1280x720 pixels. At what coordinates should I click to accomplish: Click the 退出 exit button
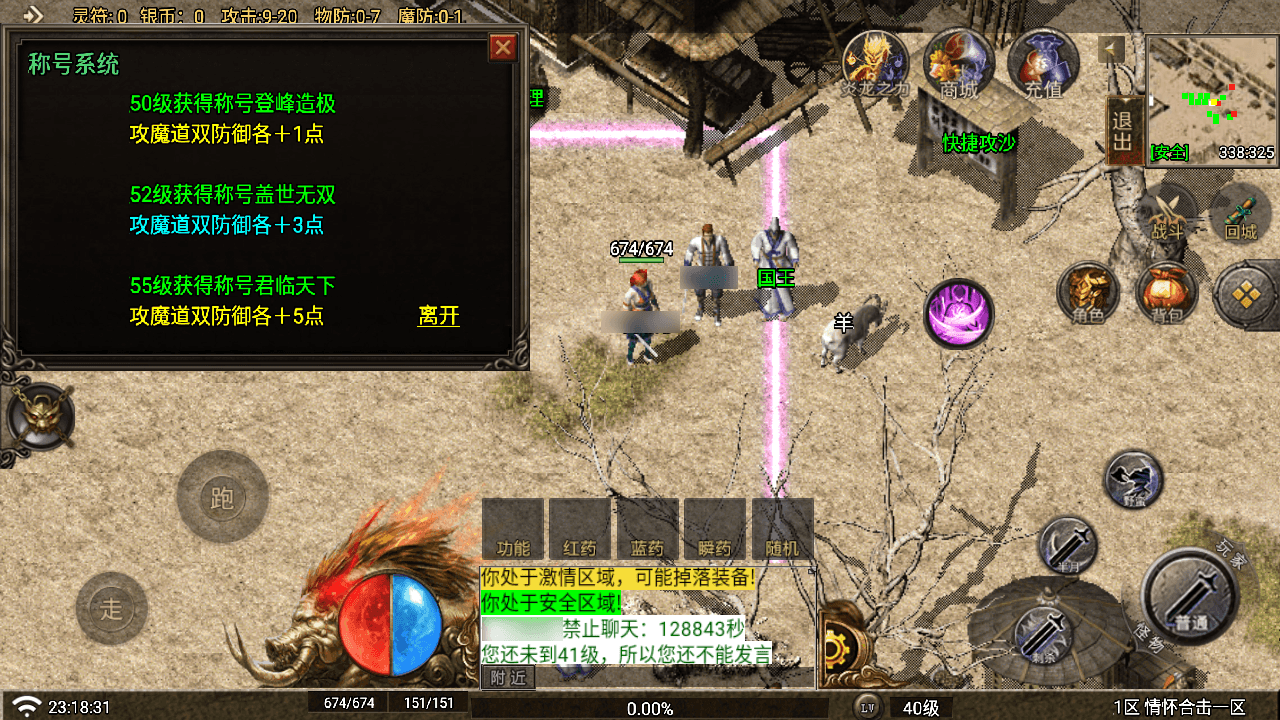1124,131
